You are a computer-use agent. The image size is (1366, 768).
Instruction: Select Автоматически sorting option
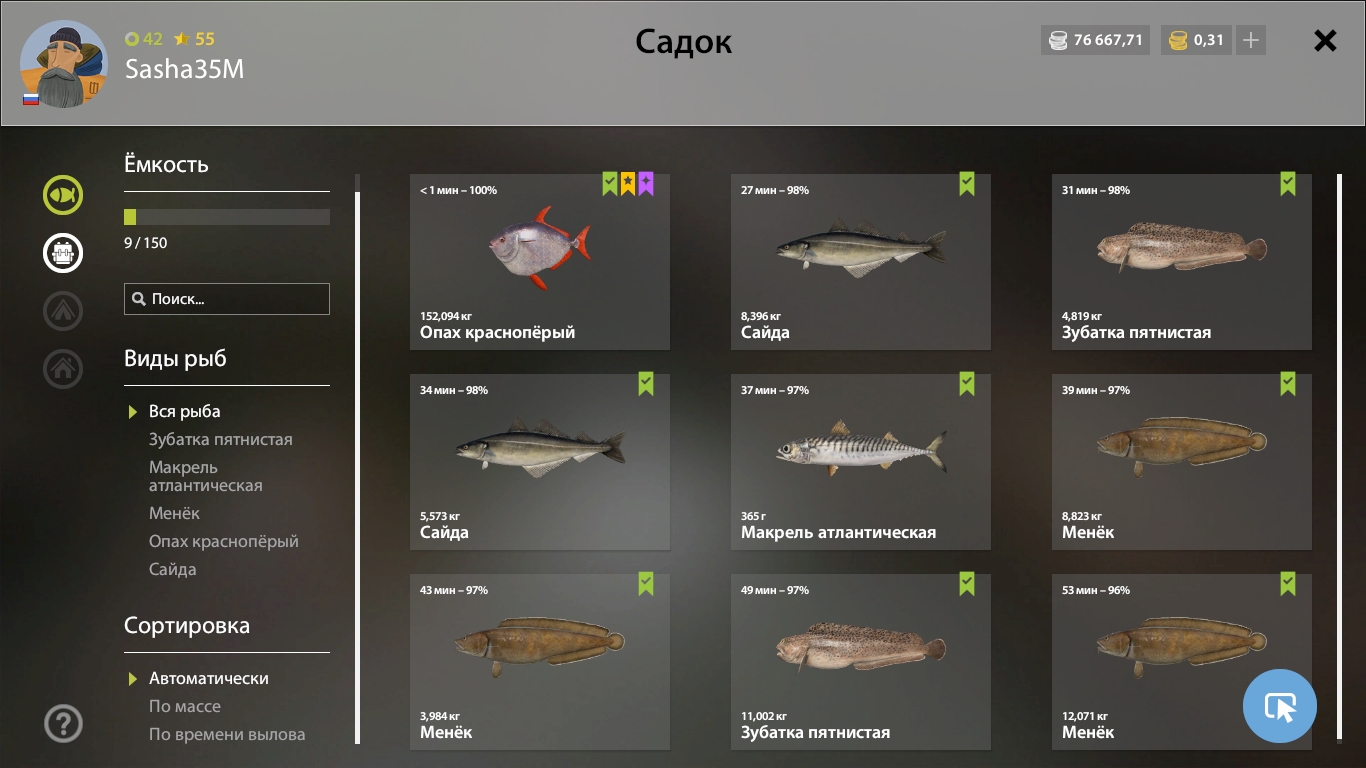[x=209, y=678]
